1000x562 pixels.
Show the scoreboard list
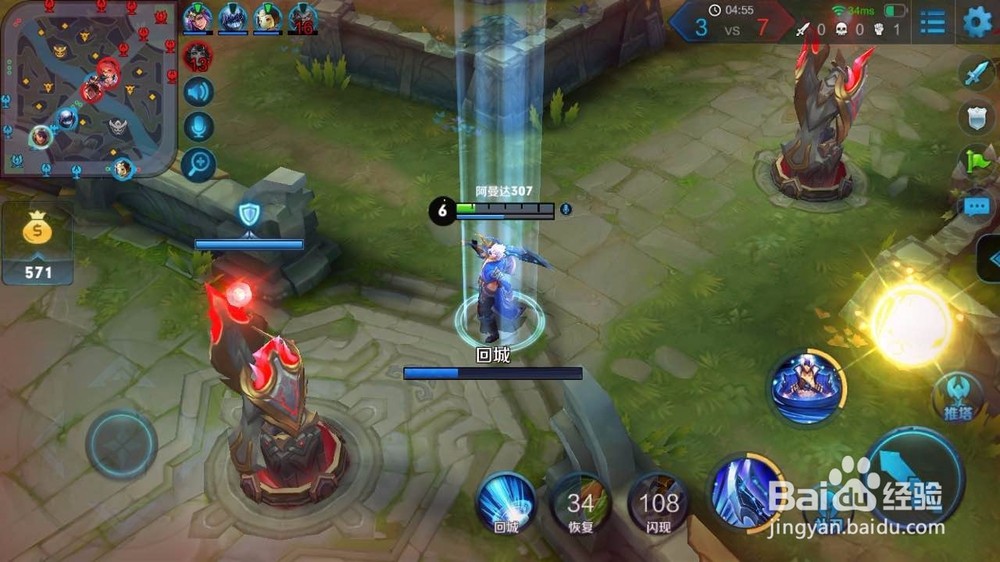click(932, 22)
